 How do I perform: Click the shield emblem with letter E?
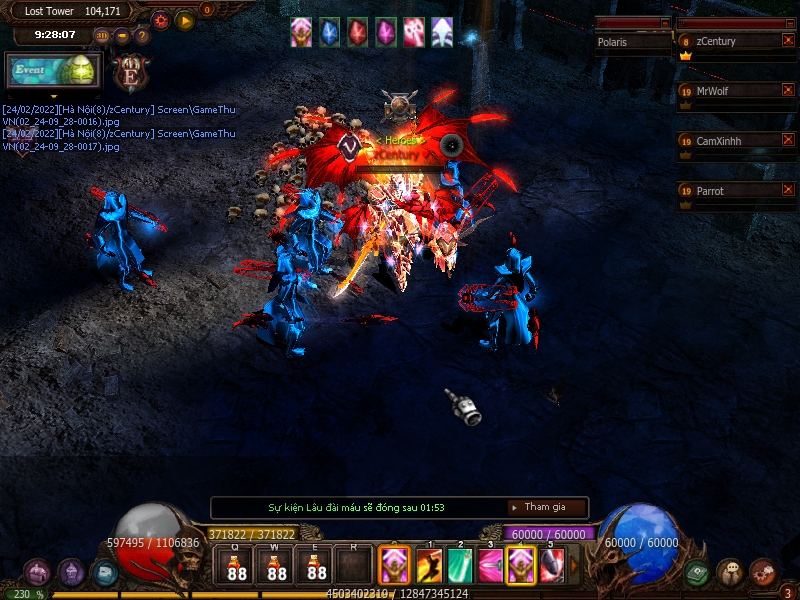point(131,72)
